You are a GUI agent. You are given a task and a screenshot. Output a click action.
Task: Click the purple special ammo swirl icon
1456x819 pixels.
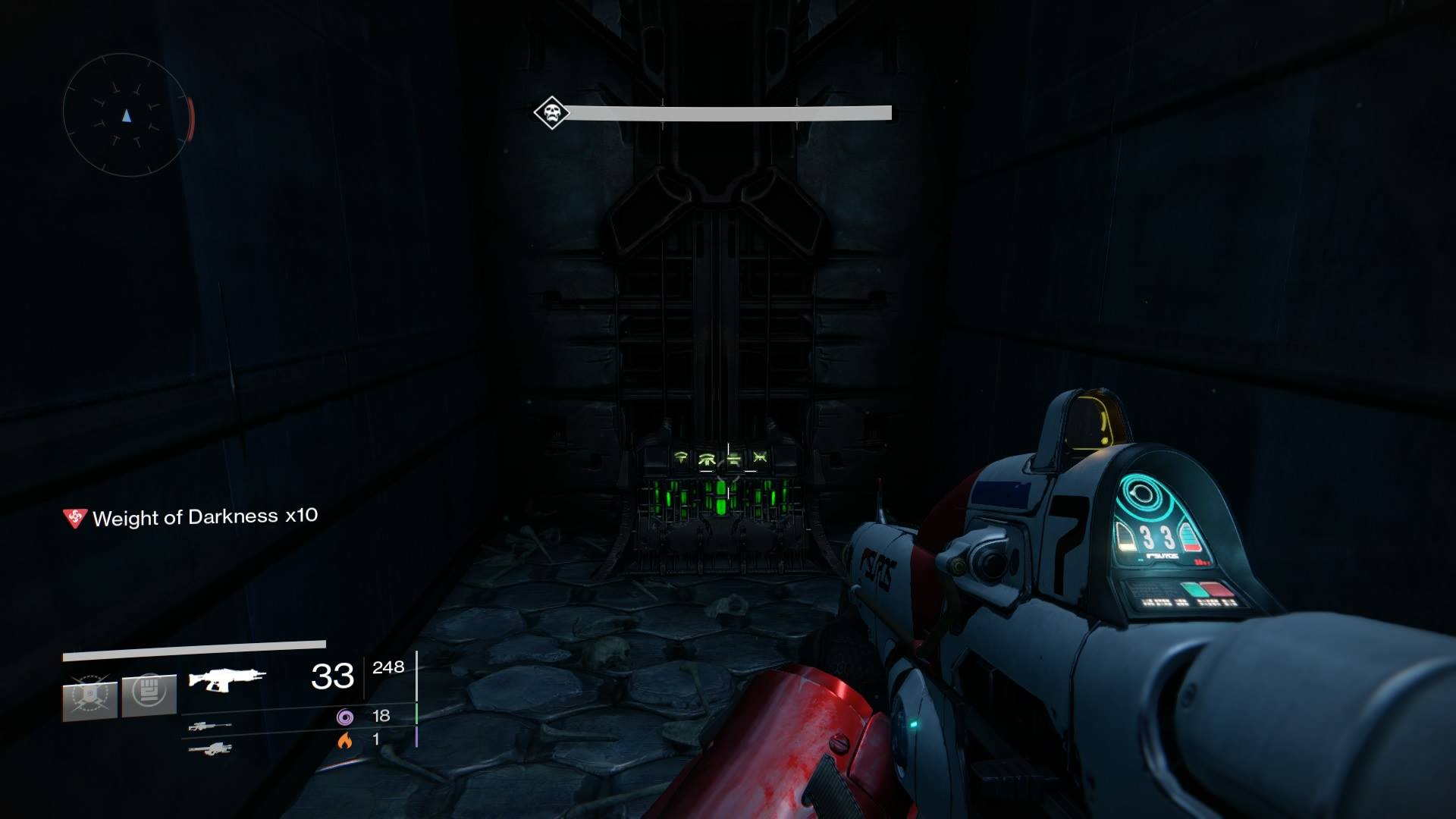coord(345,717)
